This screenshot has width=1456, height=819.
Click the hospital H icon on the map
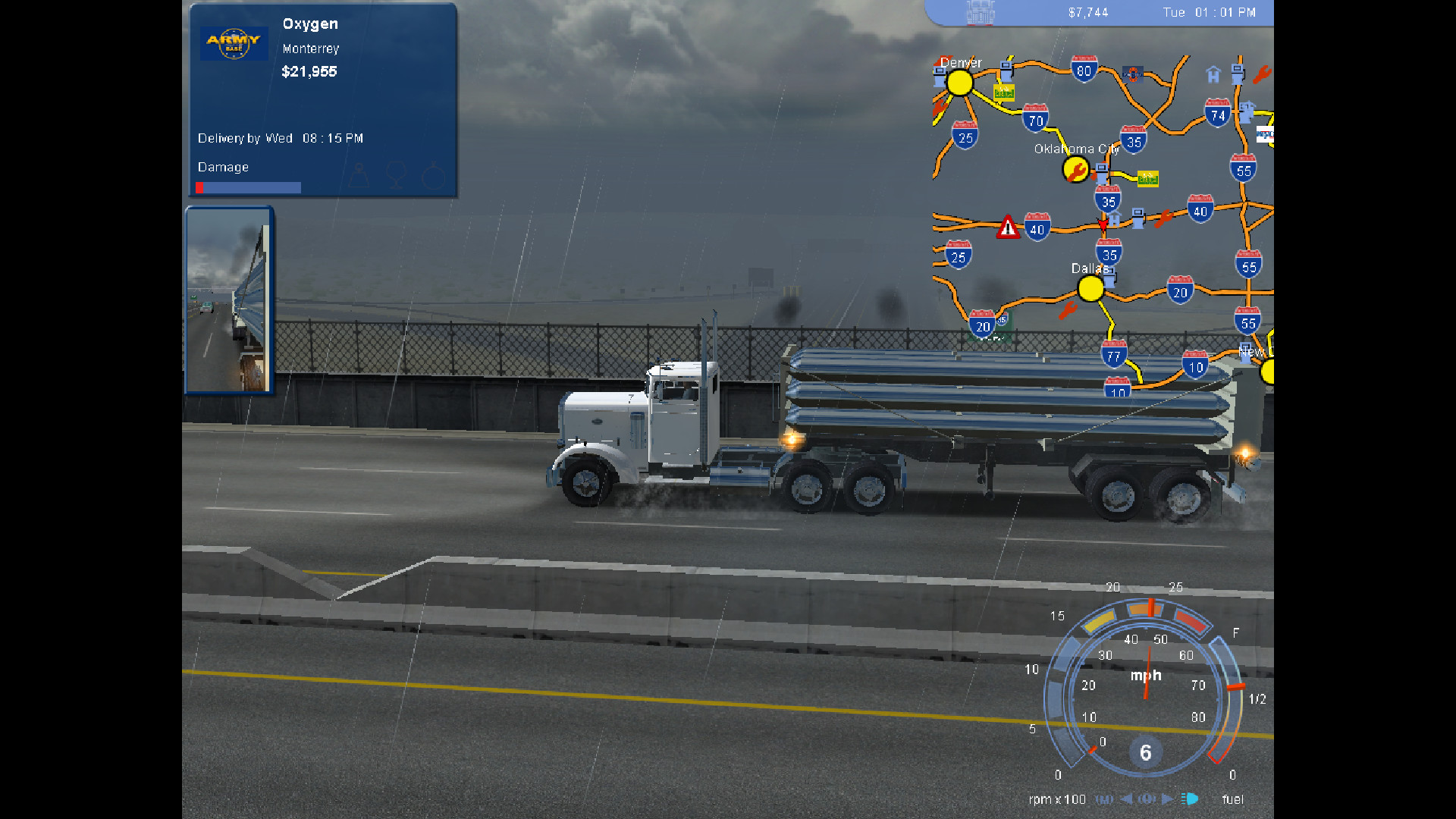[1213, 76]
